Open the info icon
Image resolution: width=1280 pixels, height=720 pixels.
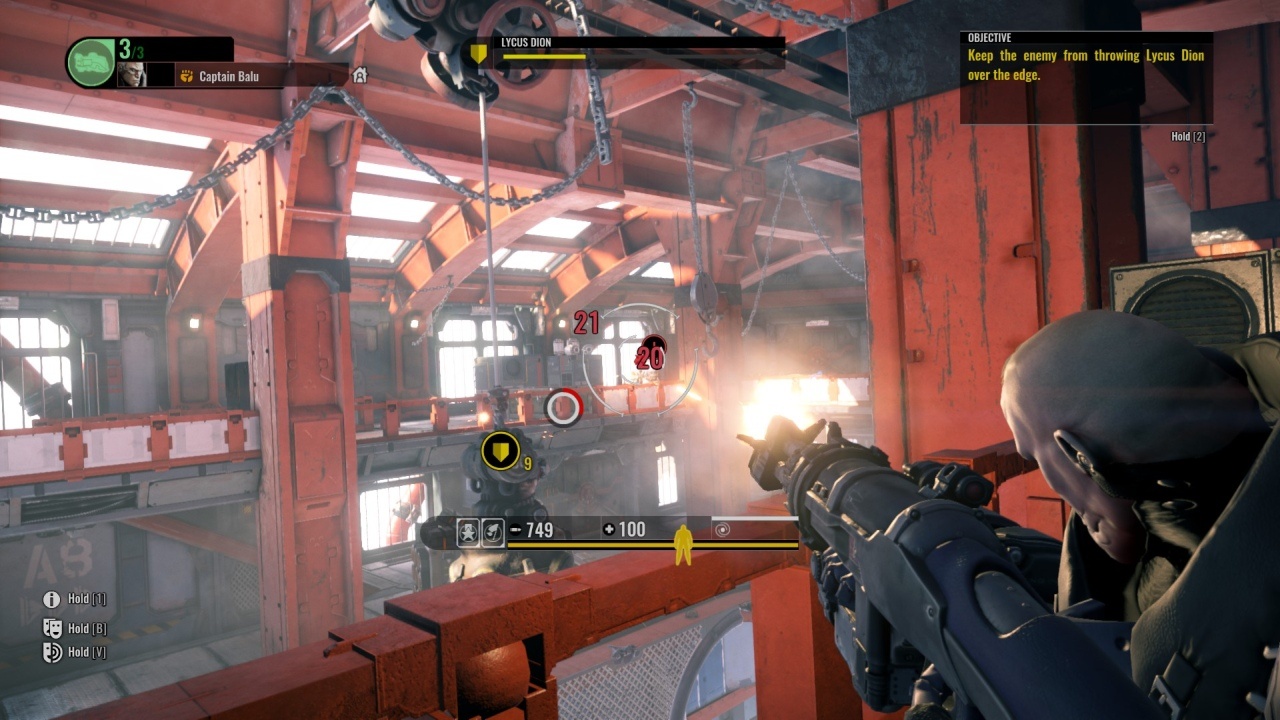click(52, 599)
